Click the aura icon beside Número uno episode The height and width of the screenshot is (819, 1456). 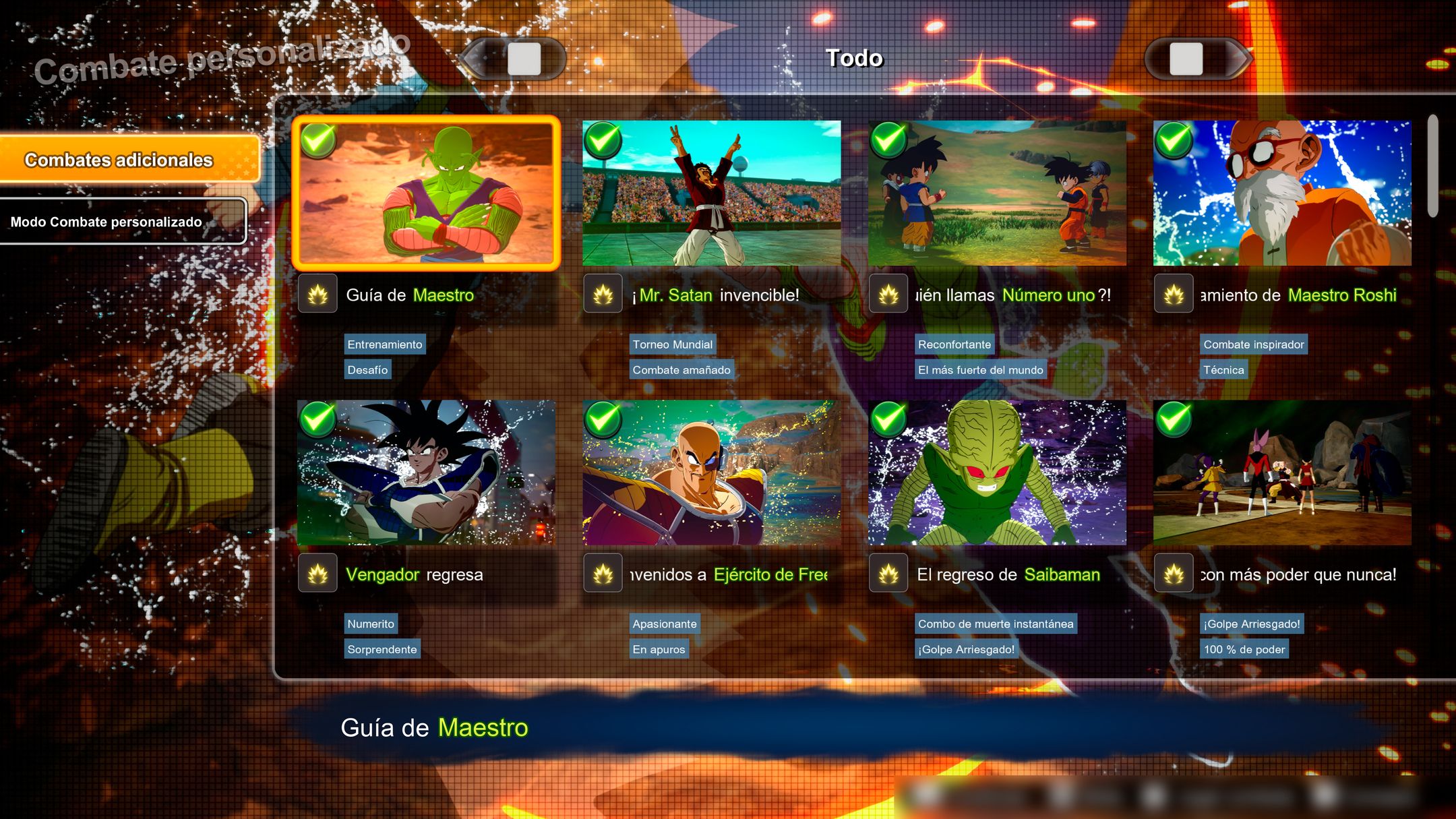click(x=889, y=295)
